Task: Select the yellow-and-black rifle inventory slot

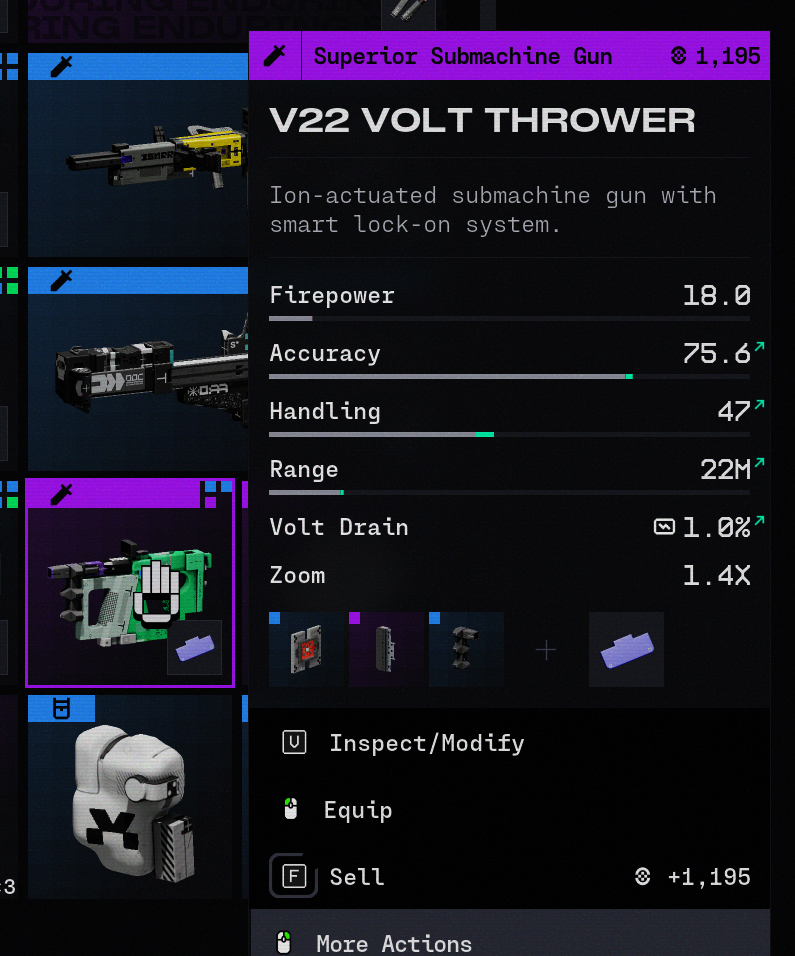Action: [x=138, y=160]
